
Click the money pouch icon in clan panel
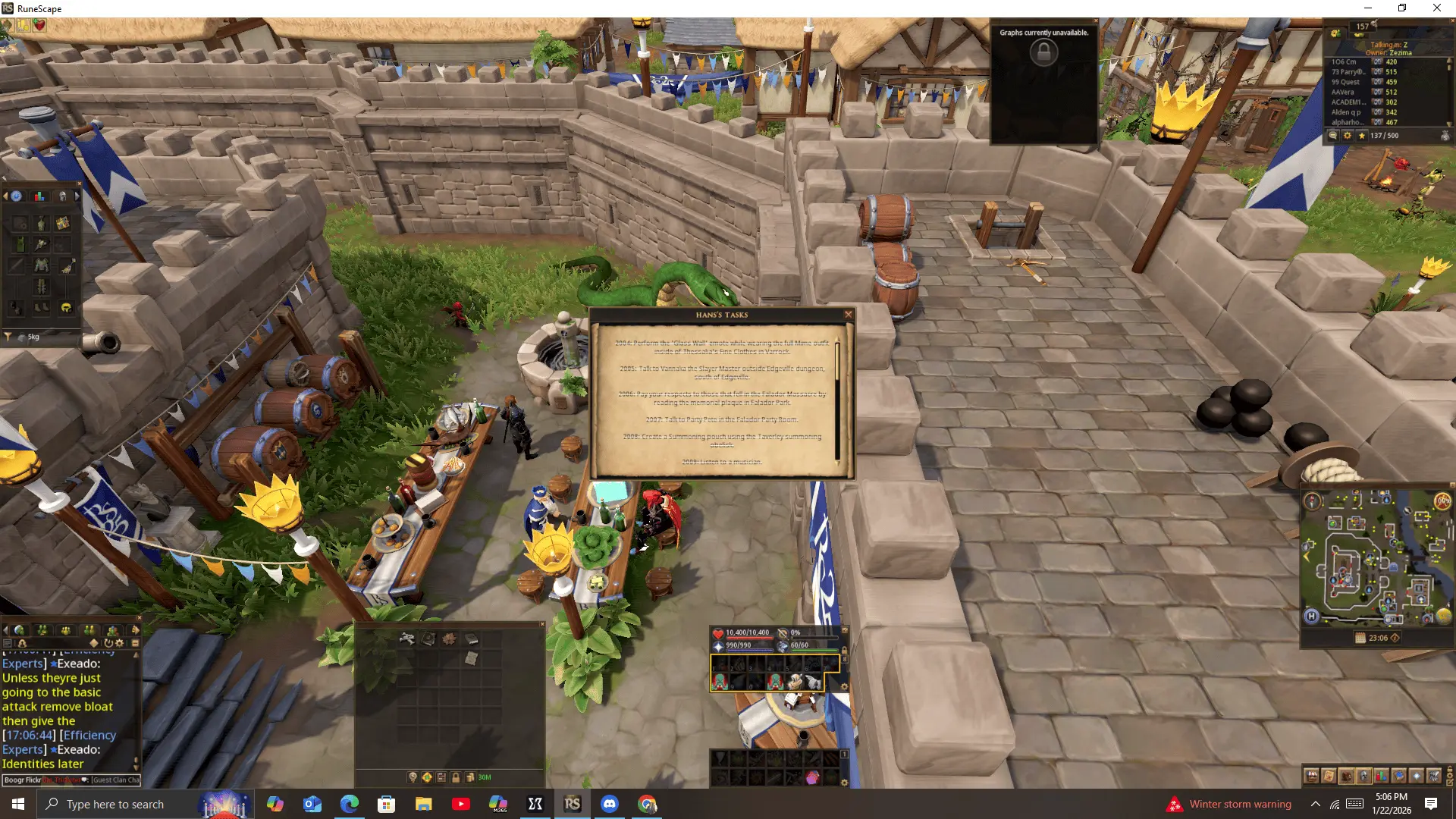1445,136
